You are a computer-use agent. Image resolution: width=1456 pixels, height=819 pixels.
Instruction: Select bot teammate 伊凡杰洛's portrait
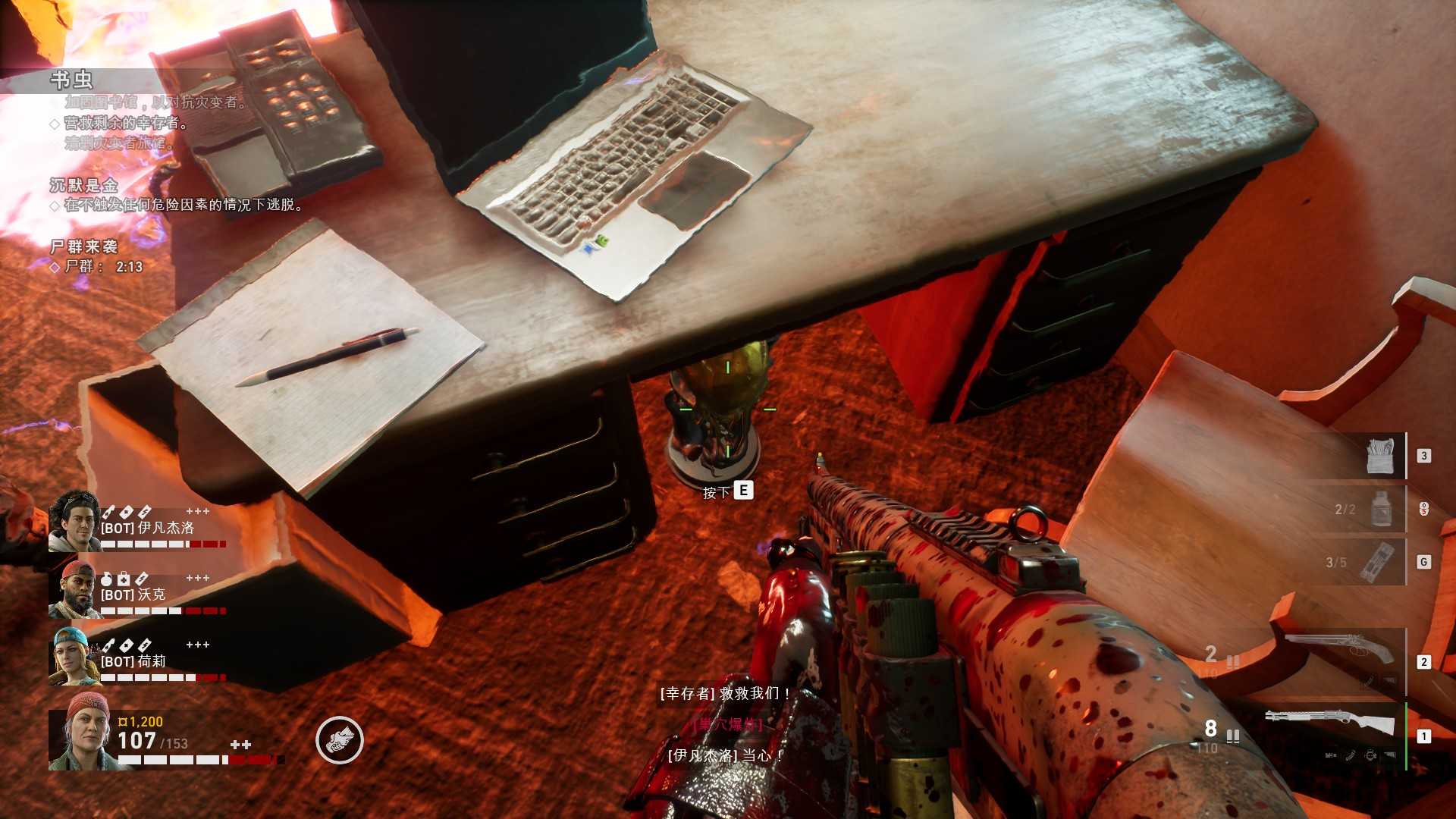pyautogui.click(x=74, y=522)
